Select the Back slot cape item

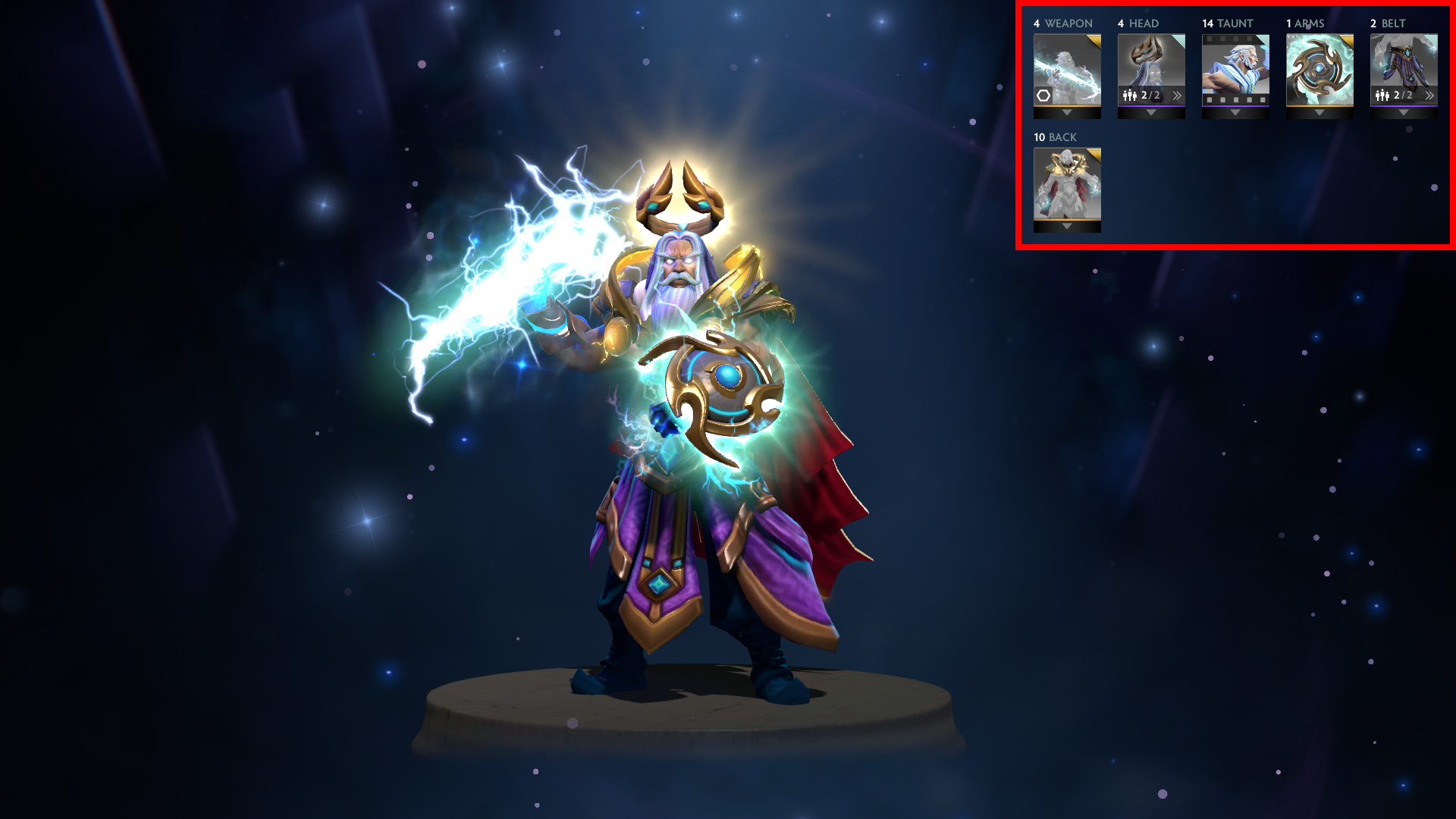pyautogui.click(x=1067, y=183)
